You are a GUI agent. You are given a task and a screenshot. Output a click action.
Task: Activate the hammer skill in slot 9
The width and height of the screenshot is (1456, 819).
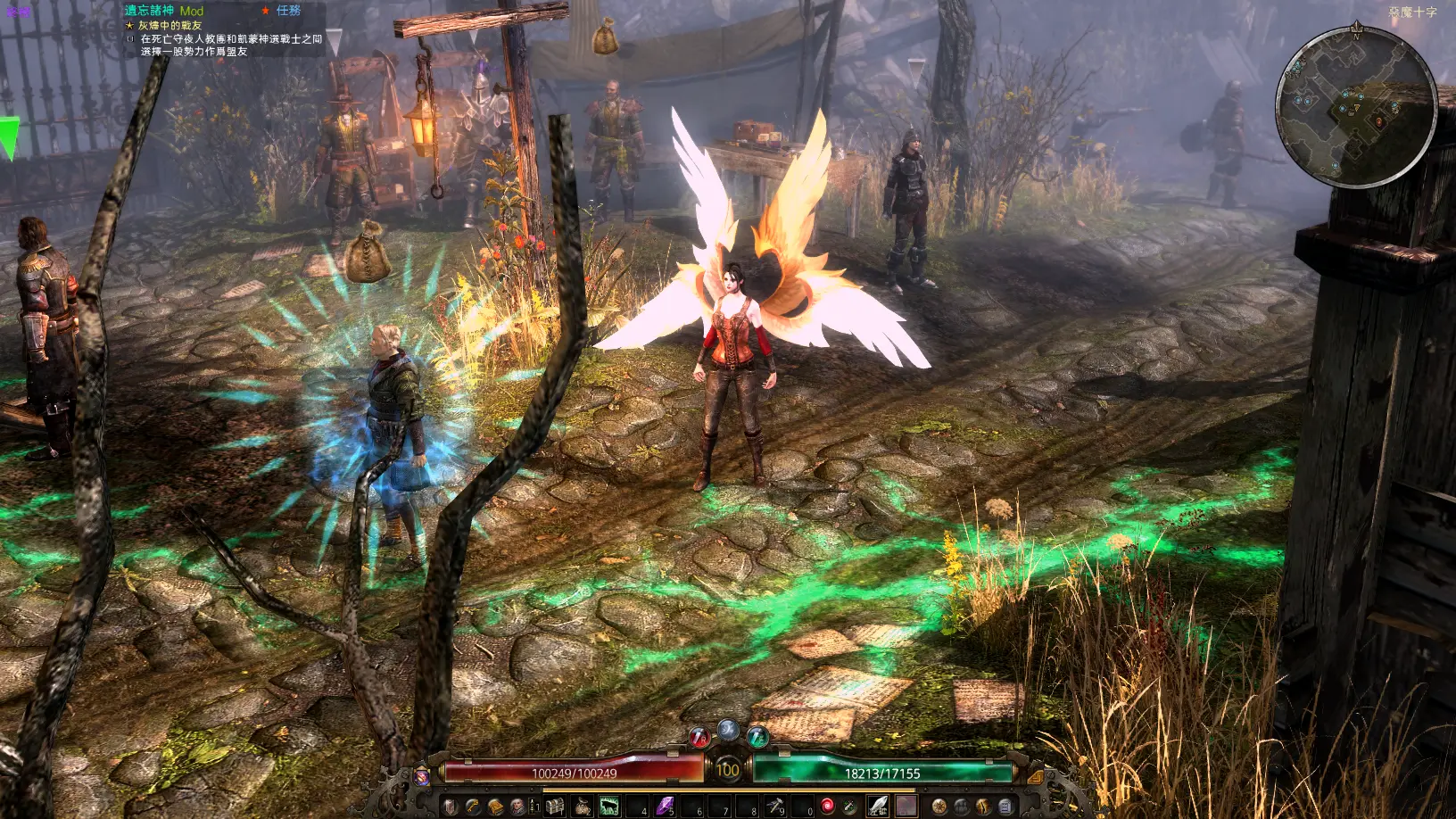click(774, 807)
